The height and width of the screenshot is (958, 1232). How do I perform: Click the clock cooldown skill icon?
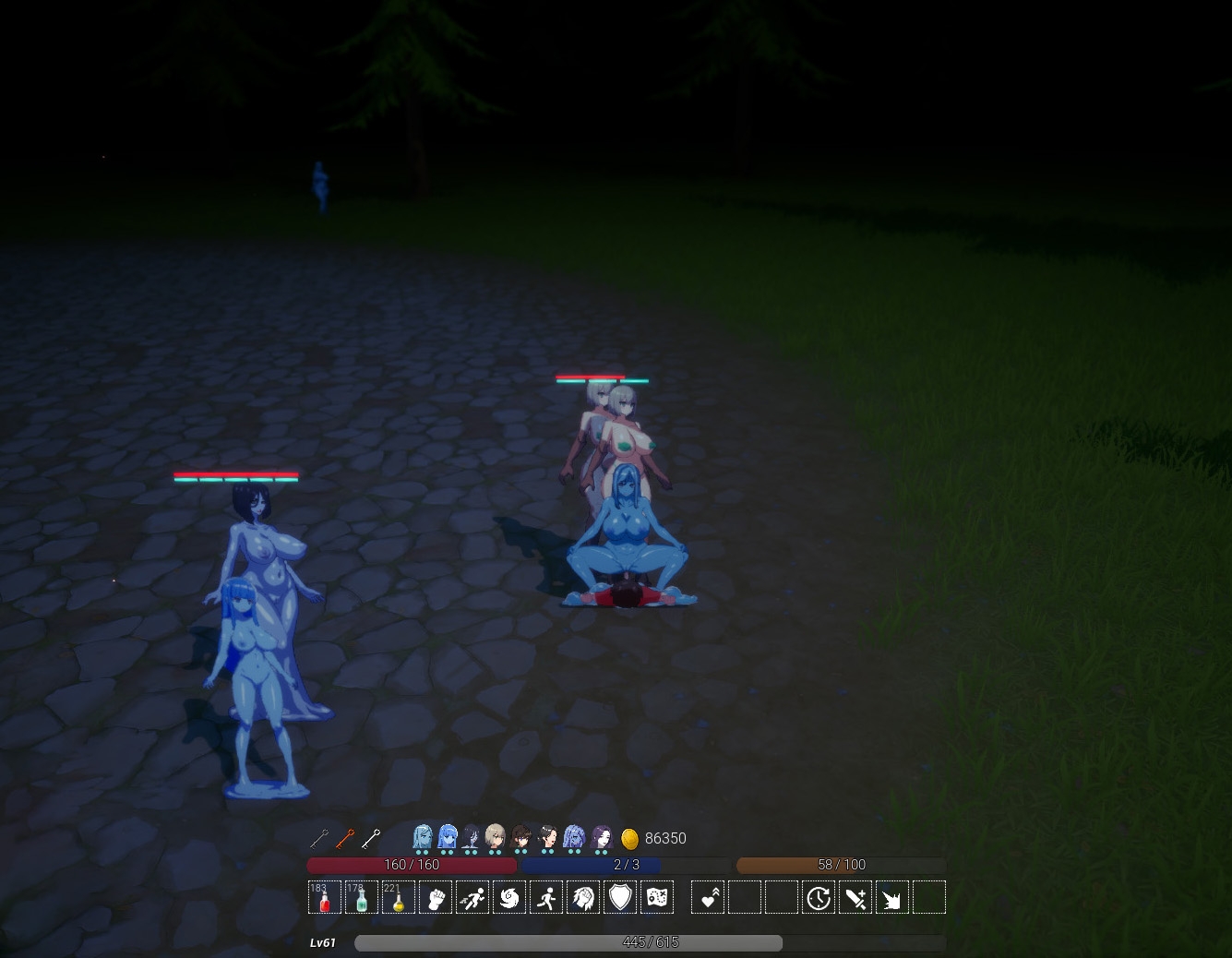818,896
